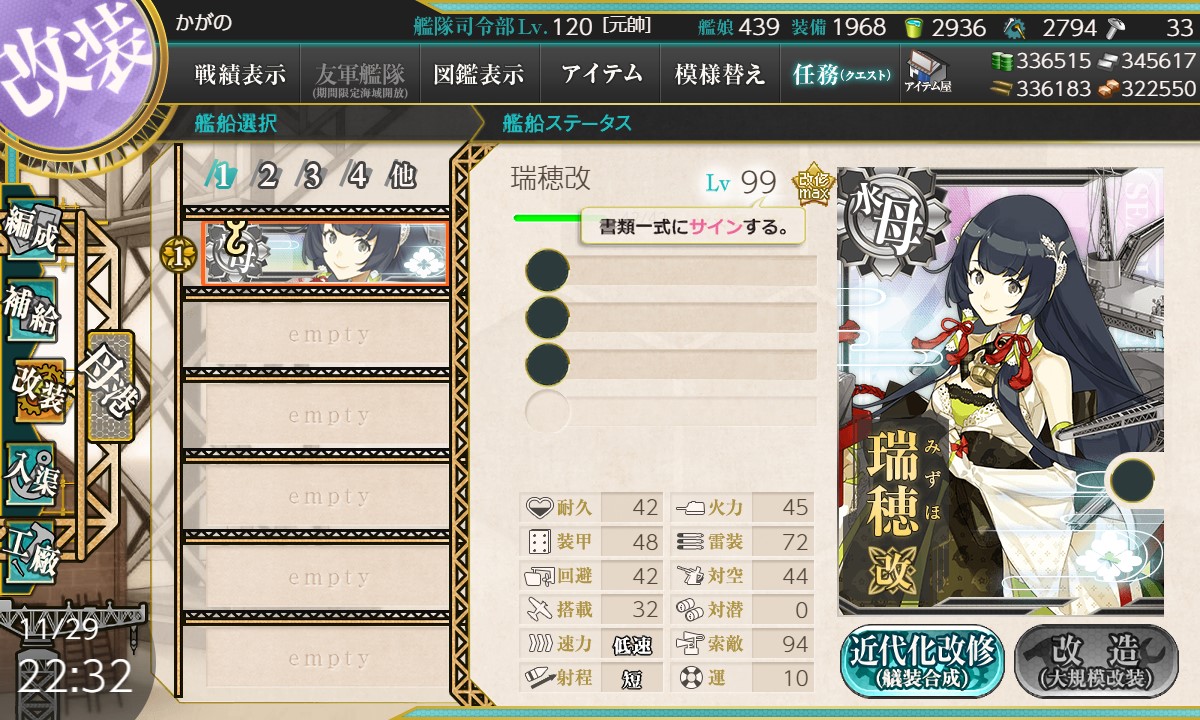Image resolution: width=1200 pixels, height=720 pixels.
Task: Click the round expansion slot on the ship card
Action: pos(1130,480)
